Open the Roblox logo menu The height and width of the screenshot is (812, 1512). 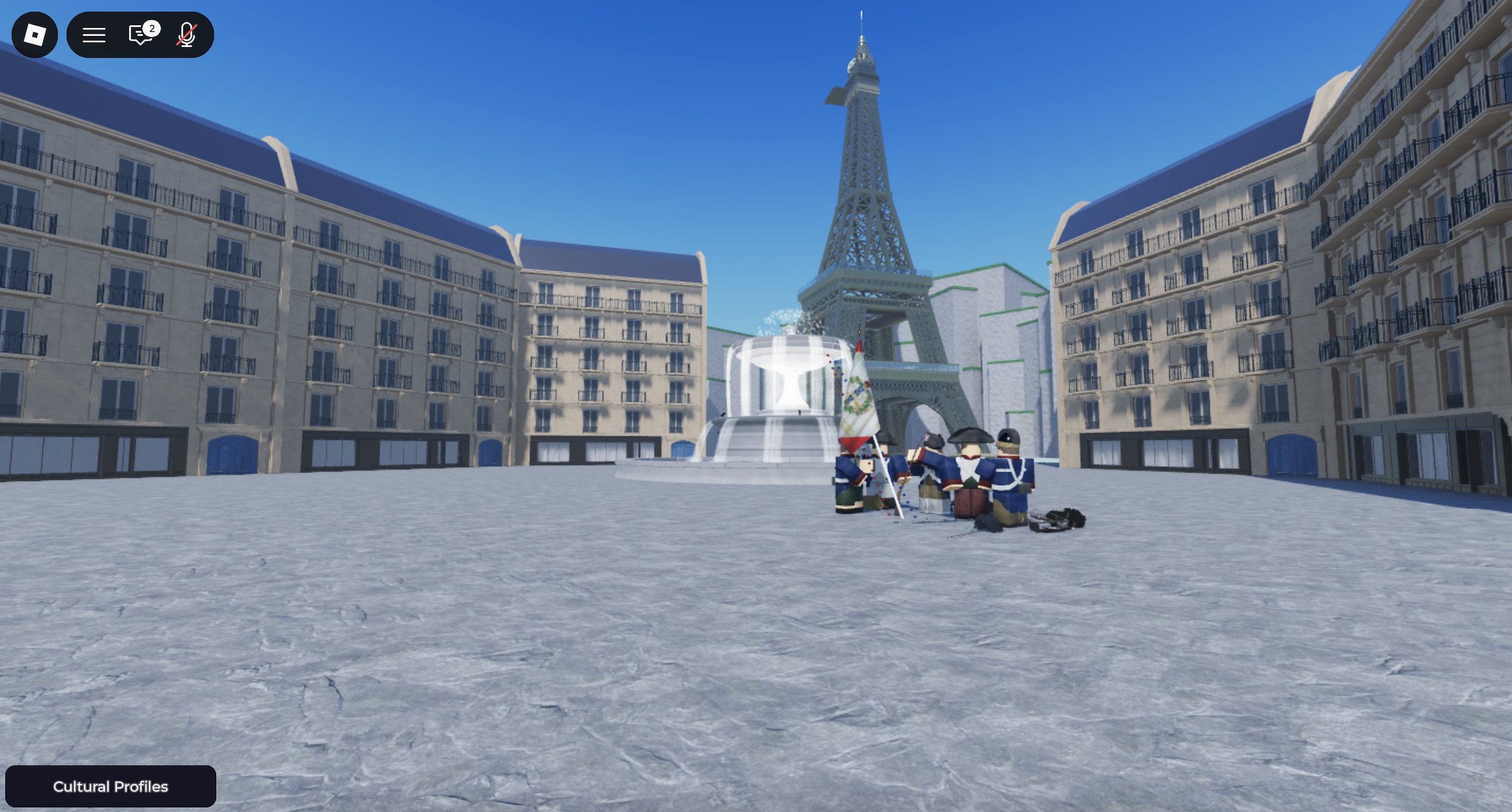[x=34, y=34]
